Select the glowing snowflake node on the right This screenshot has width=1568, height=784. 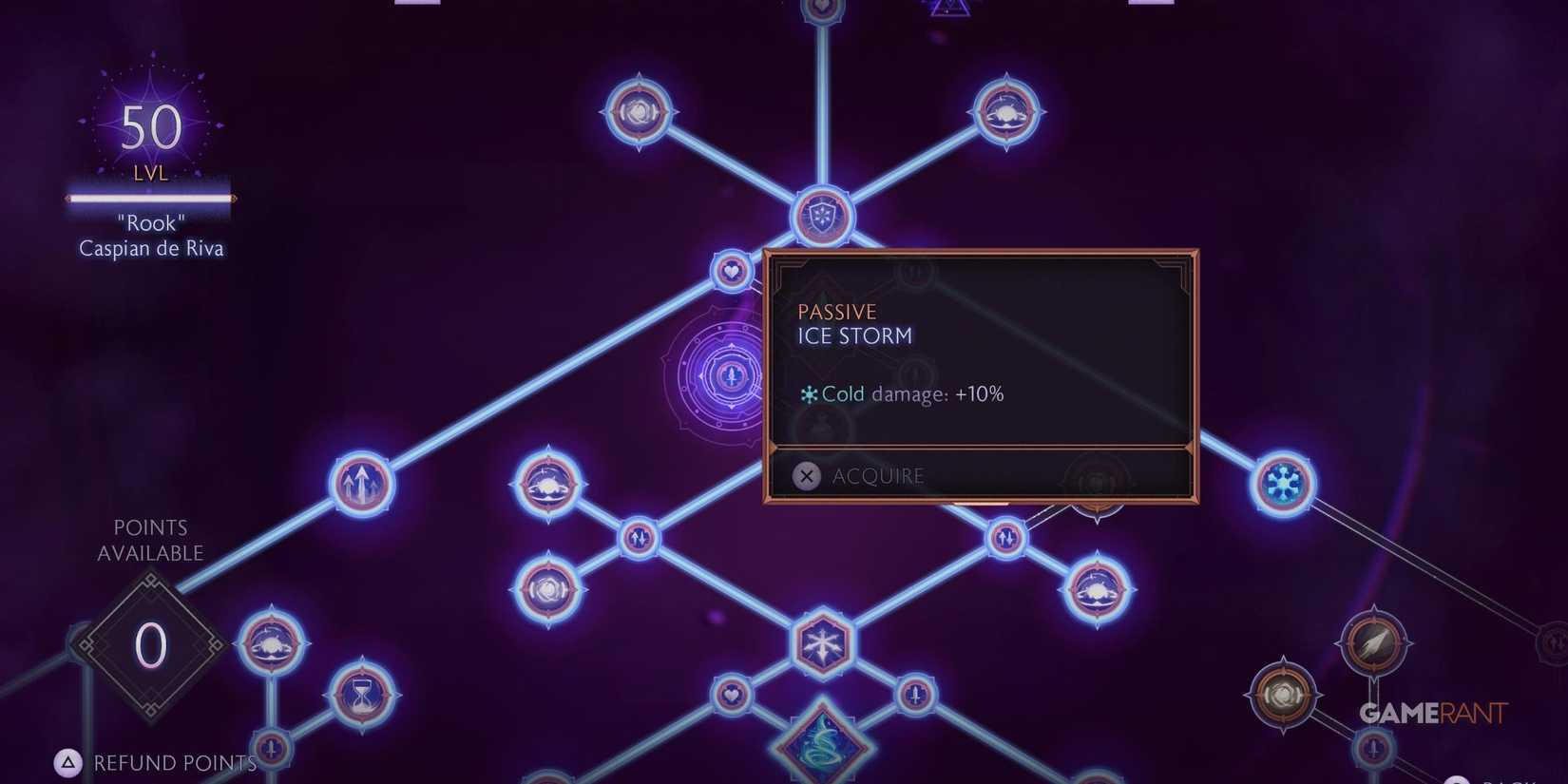[1282, 485]
